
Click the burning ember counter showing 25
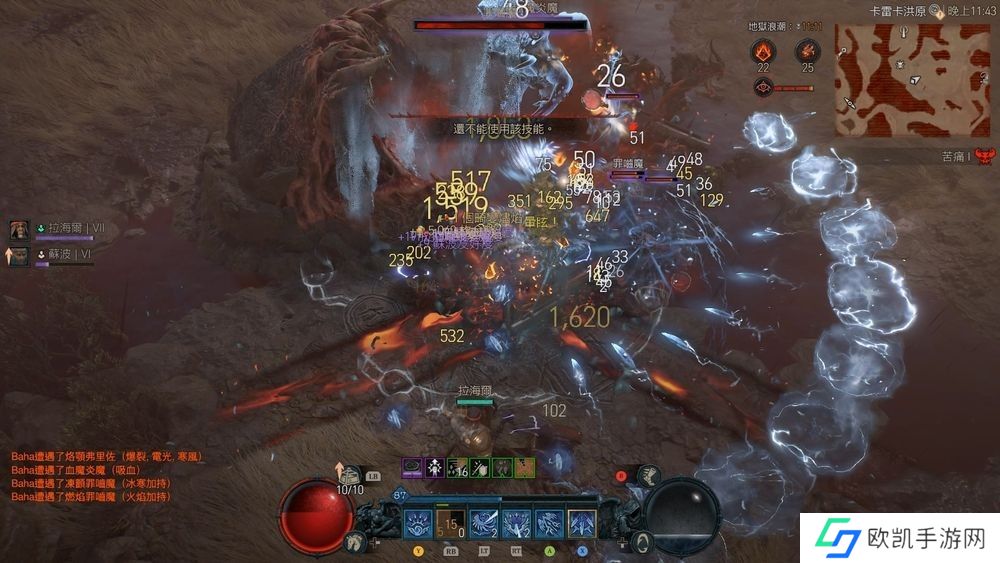806,51
